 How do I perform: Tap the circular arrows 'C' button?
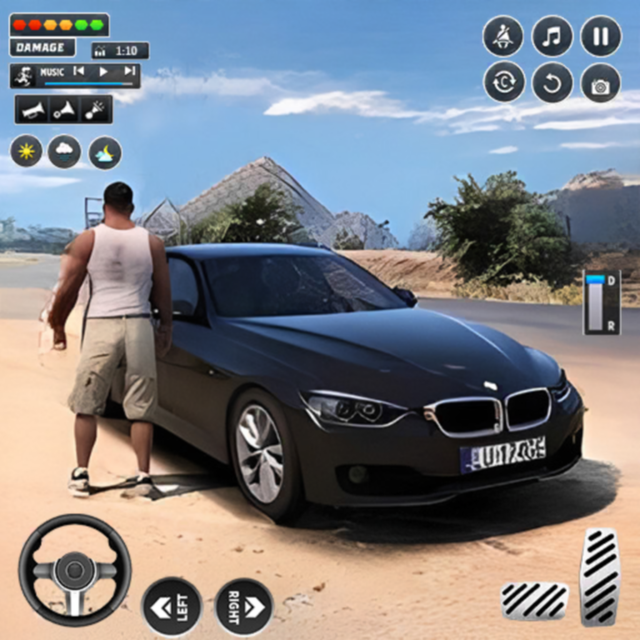(504, 83)
